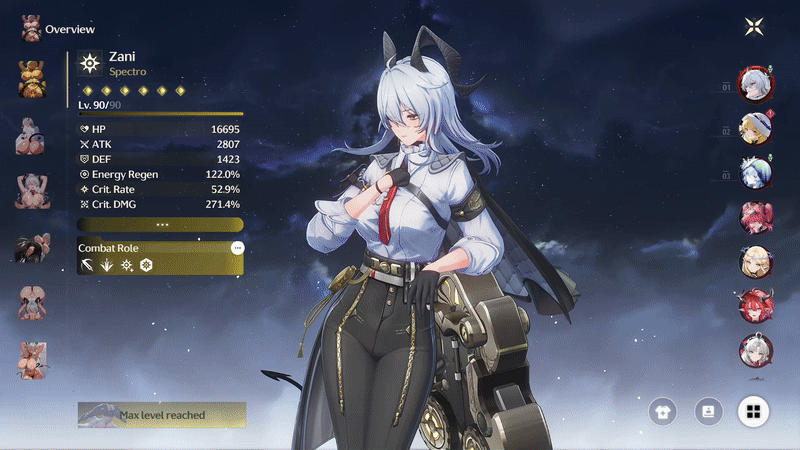800x450 pixels.
Task: Click the Overview tab icon
Action: 30,29
